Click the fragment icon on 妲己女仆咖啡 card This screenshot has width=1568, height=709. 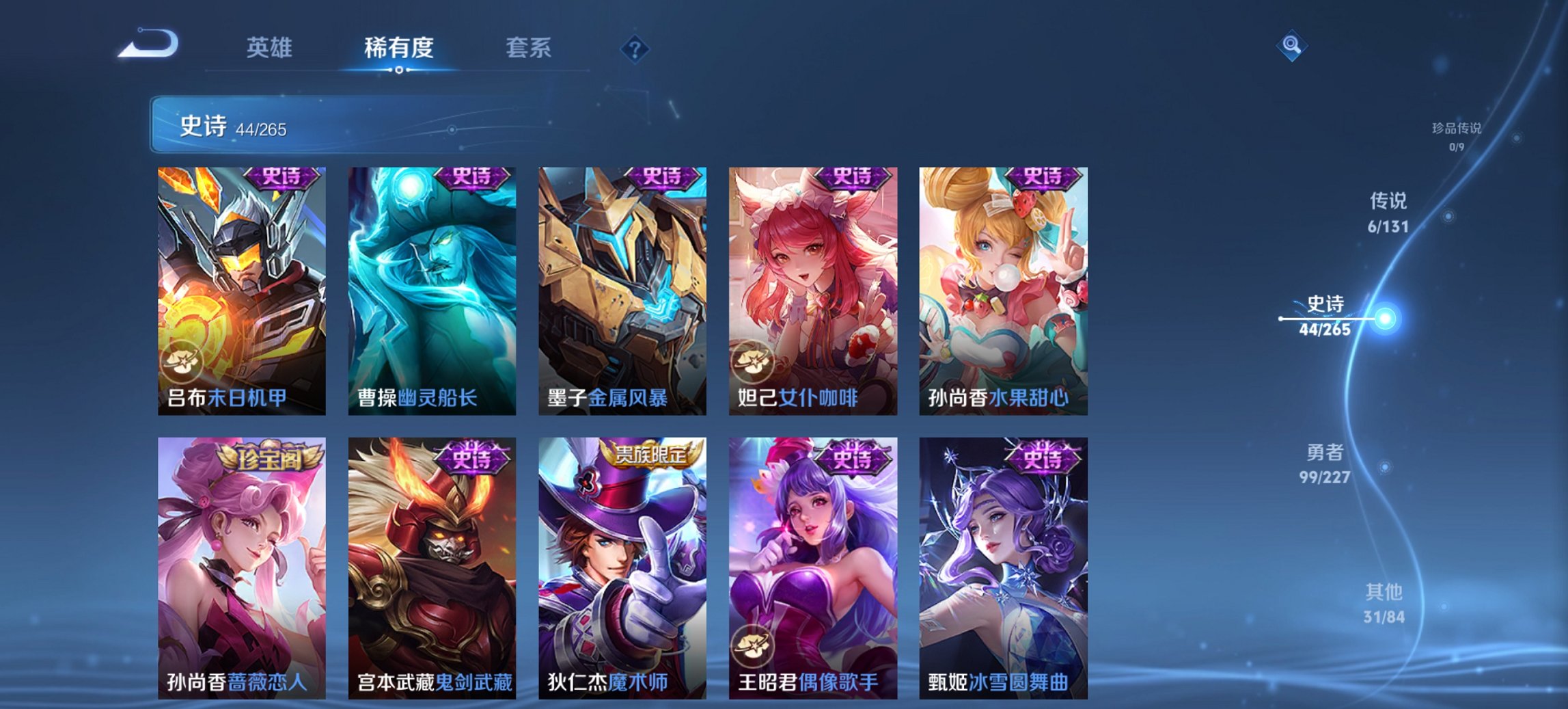754,364
